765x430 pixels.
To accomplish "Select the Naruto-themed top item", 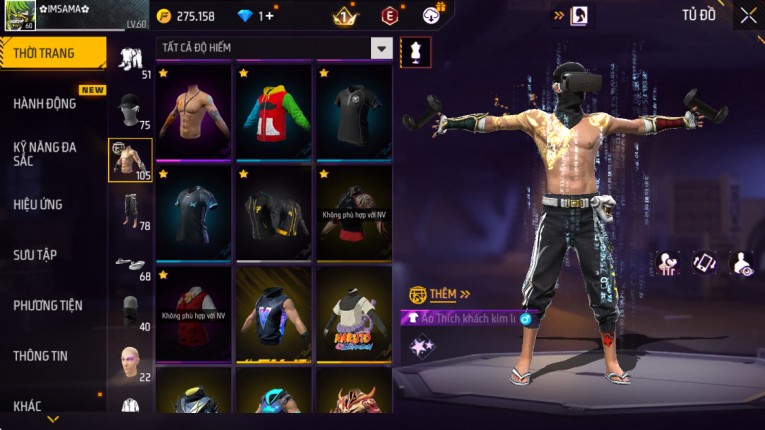I will click(x=353, y=312).
